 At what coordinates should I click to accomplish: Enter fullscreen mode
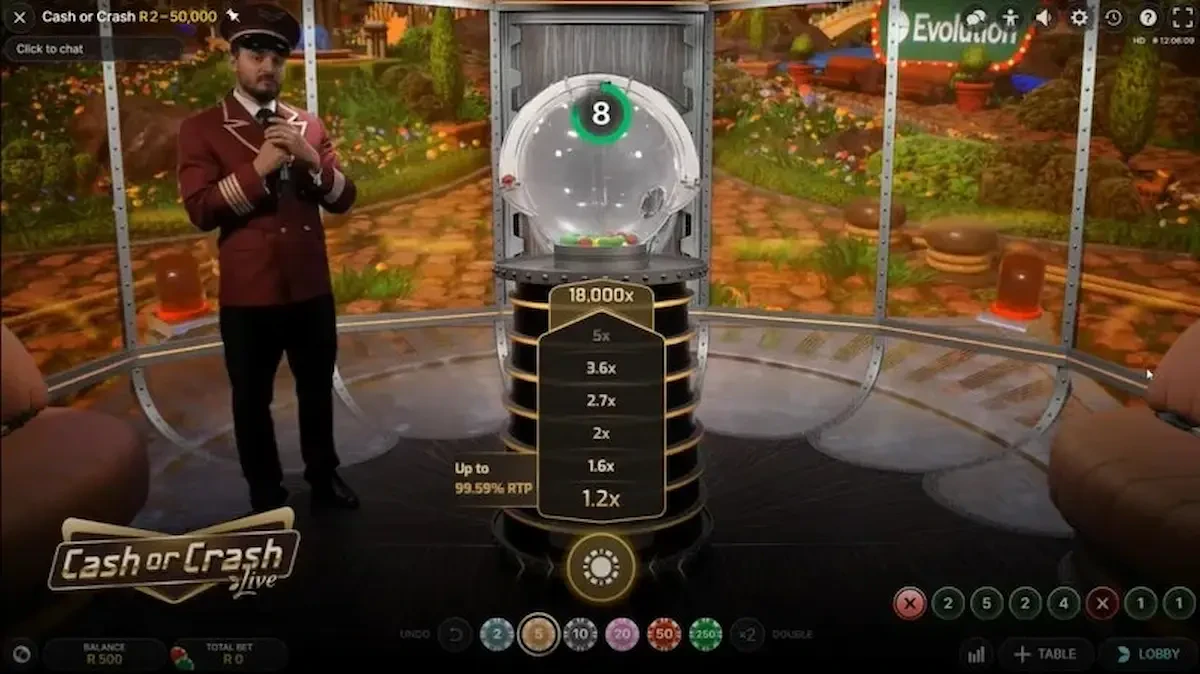click(1182, 17)
